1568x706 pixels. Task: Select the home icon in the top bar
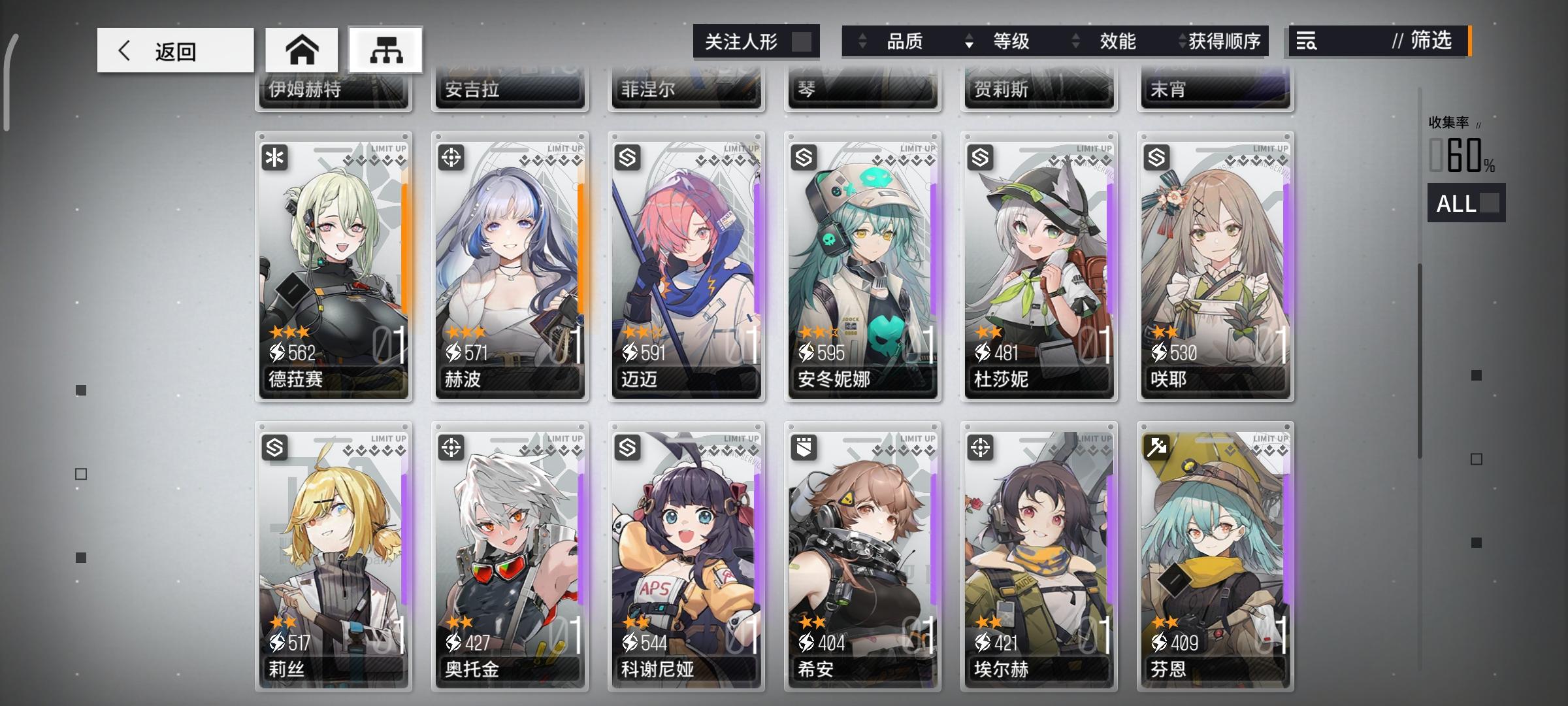302,50
